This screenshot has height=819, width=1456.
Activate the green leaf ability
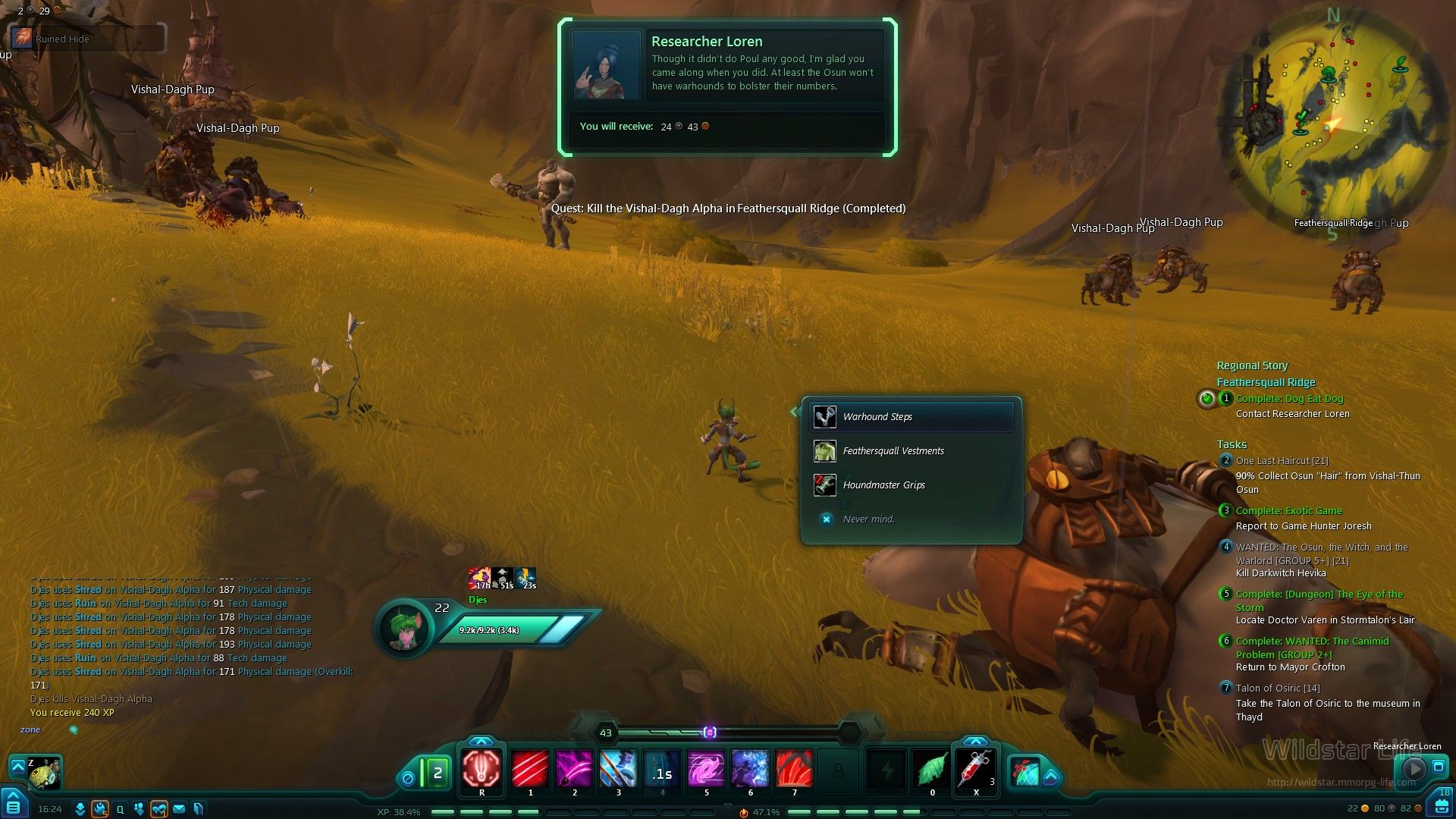pos(932,770)
